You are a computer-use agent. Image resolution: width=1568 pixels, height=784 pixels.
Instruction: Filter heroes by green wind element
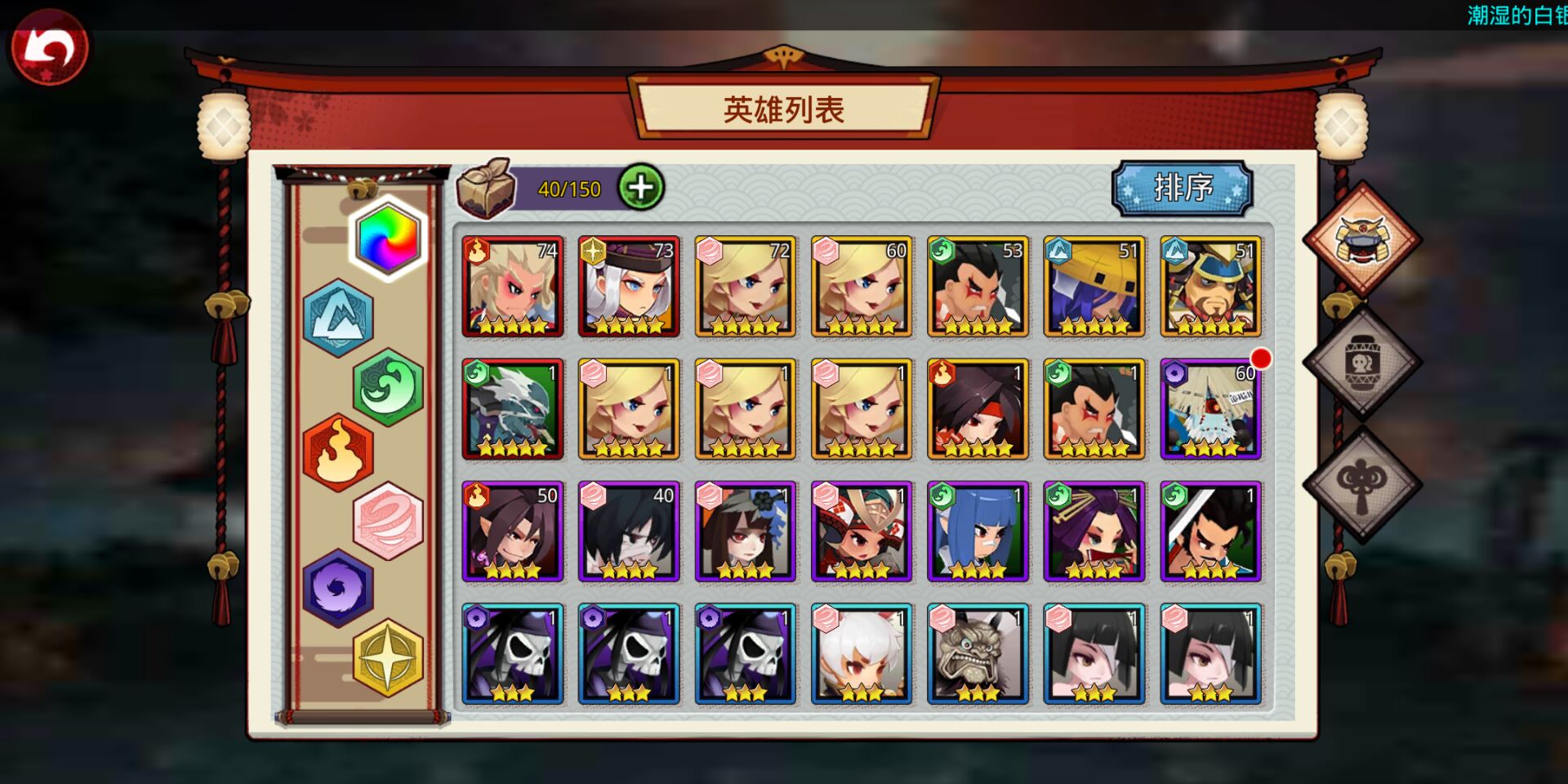coord(389,387)
